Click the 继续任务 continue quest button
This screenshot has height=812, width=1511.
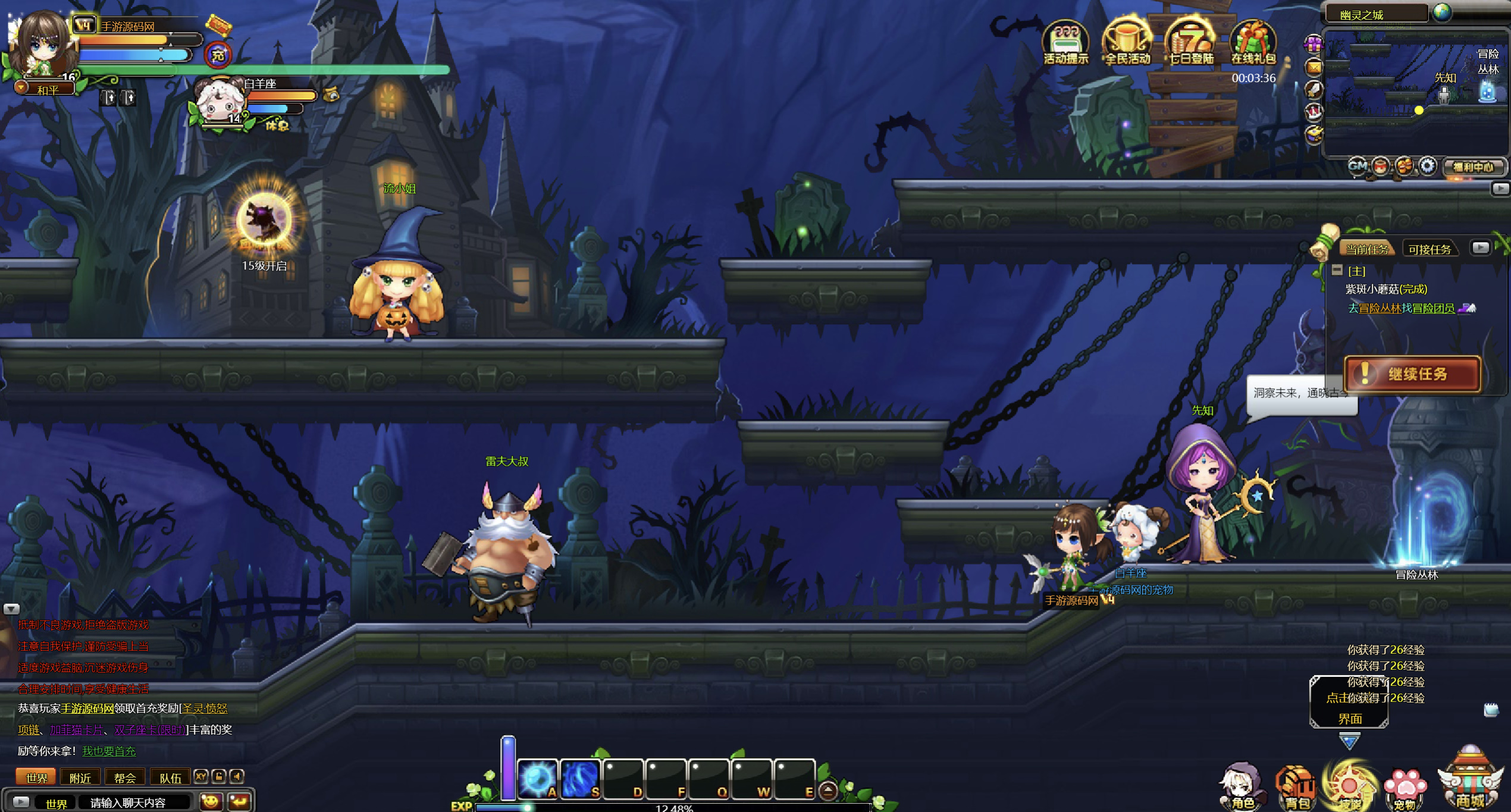(1412, 374)
